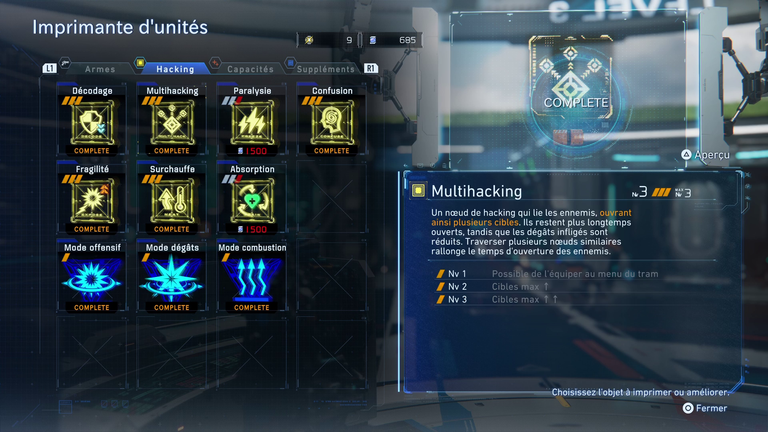The width and height of the screenshot is (768, 432).
Task: Select the Mode dégâts unit
Action: coord(172,278)
